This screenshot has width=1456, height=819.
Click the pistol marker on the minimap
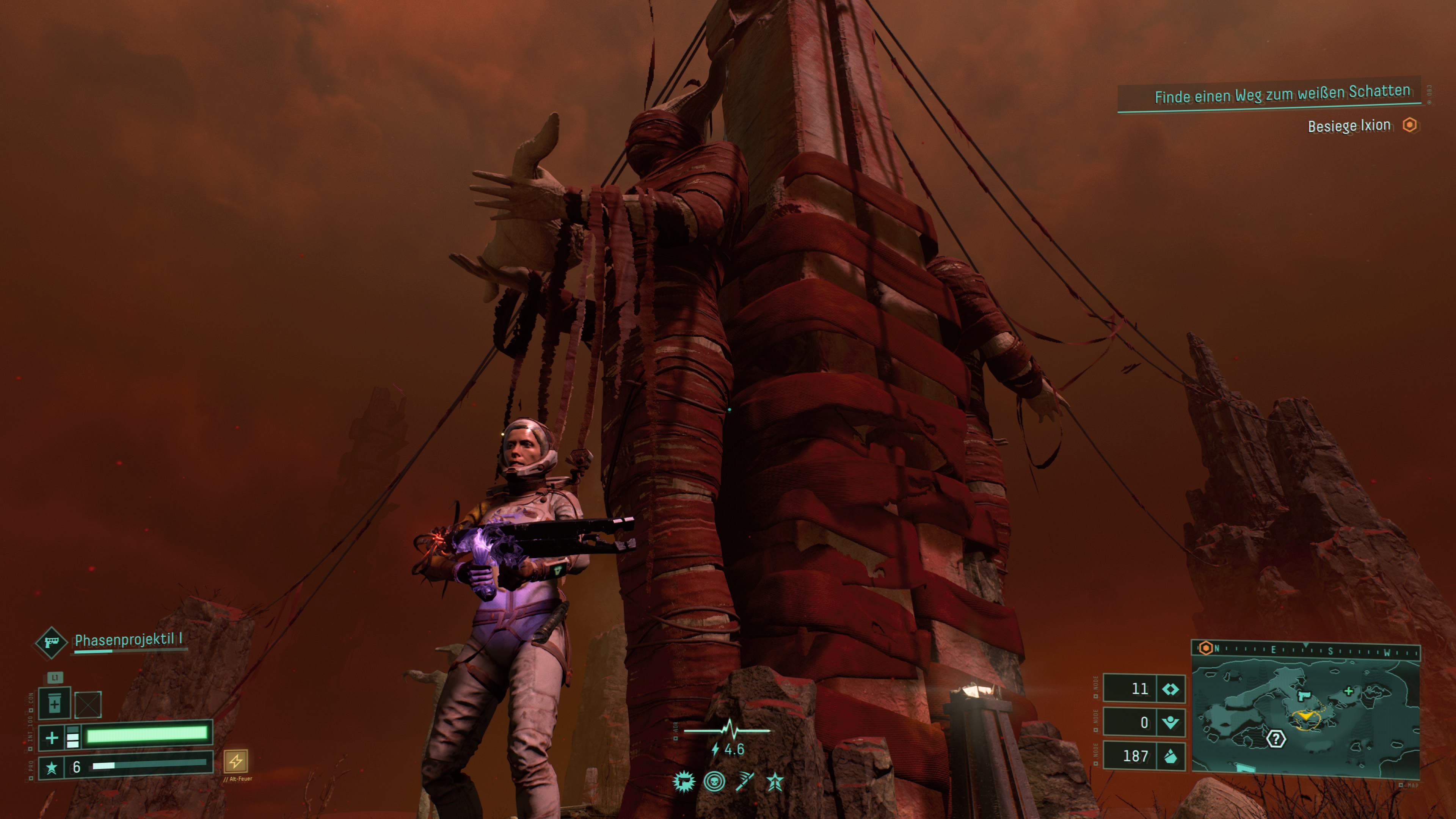[1304, 696]
